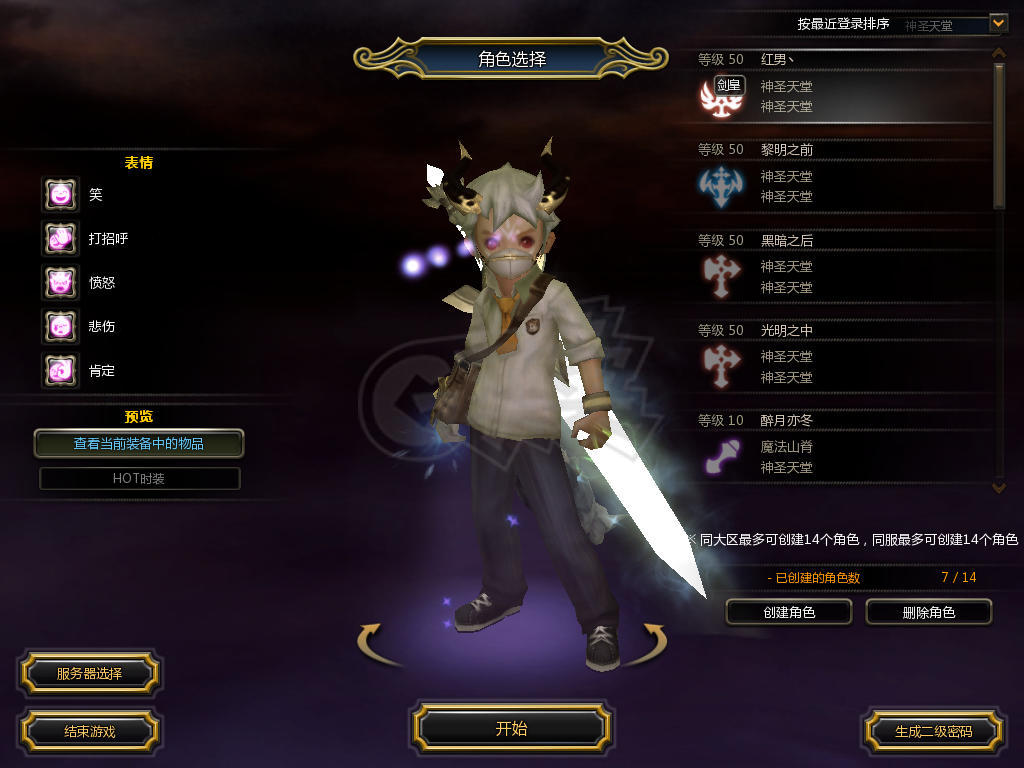This screenshot has height=768, width=1024.
Task: Choose character 黎明之前 from the list
Action: pos(840,177)
